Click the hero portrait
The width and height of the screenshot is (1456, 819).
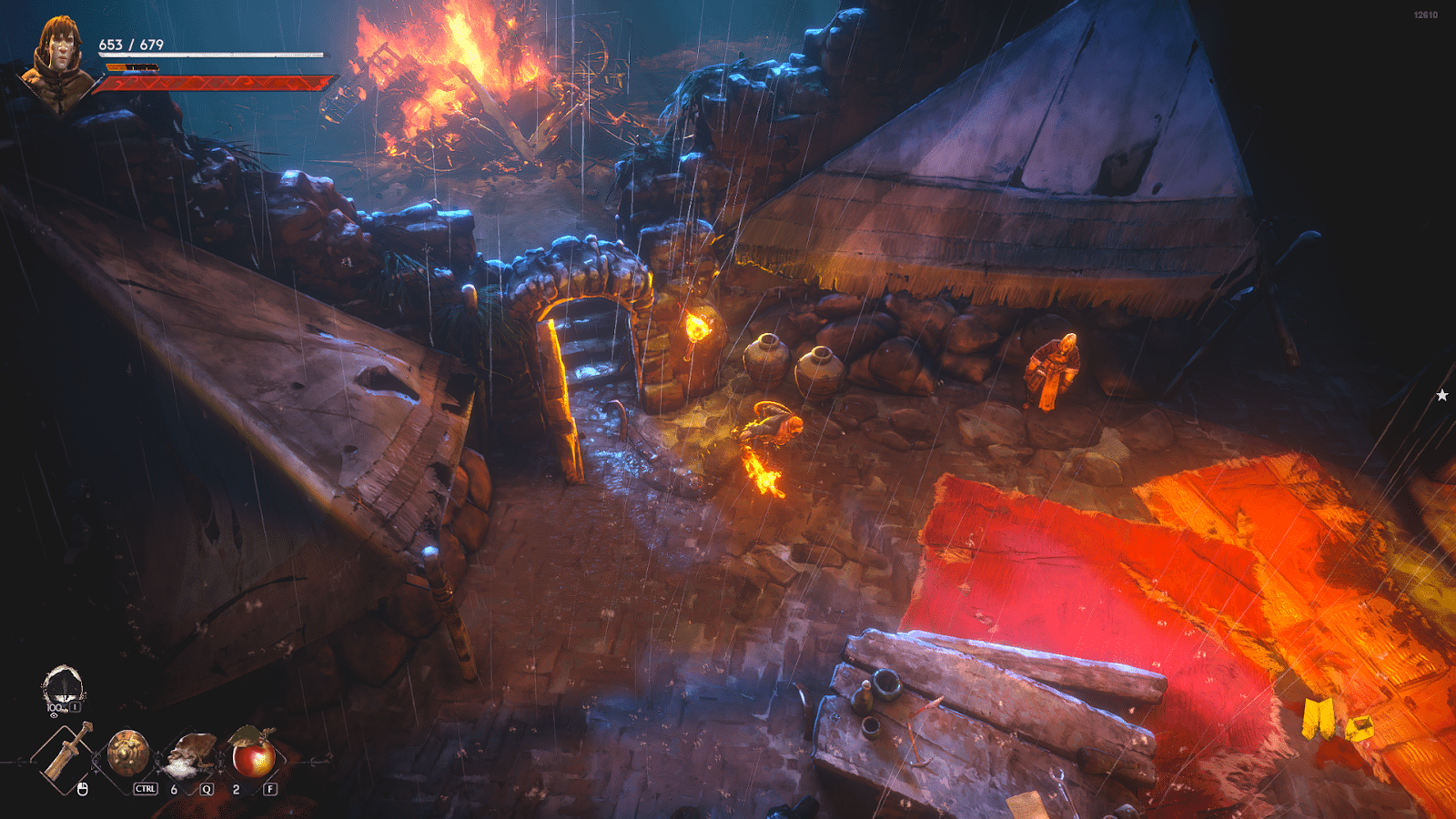59,62
